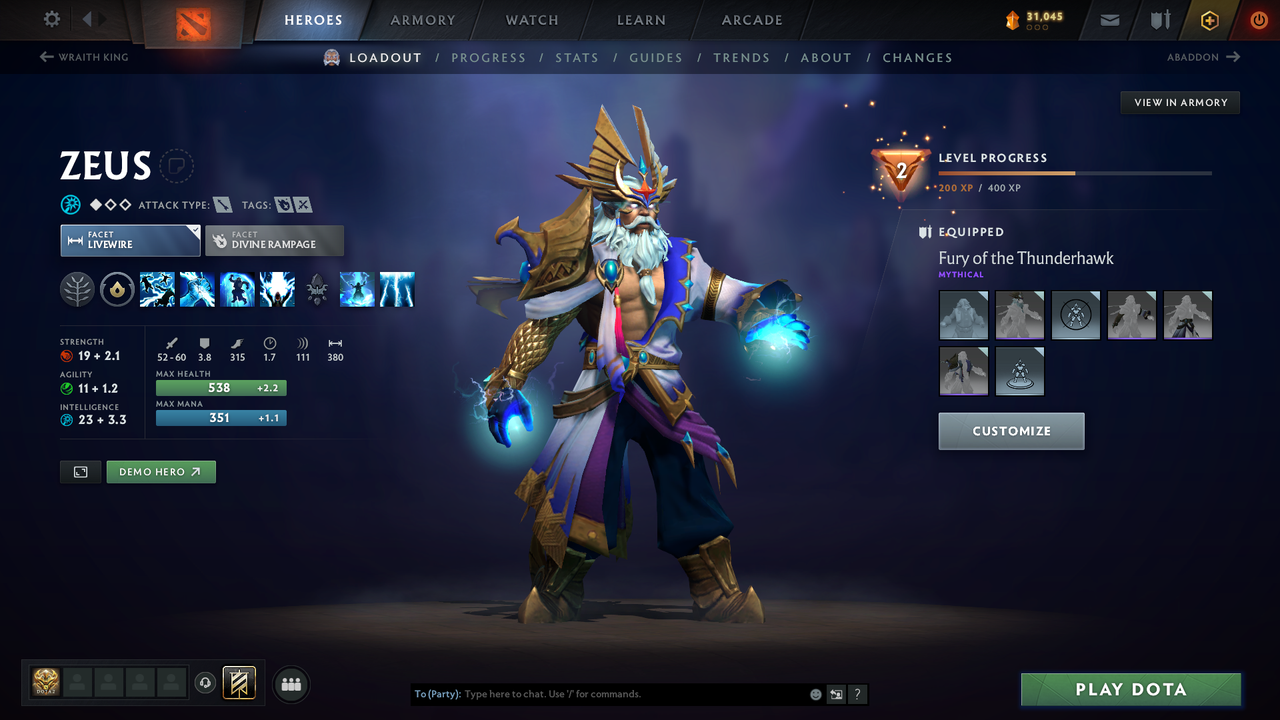Select the Arc Lightning ability icon
Image resolution: width=1280 pixels, height=720 pixels.
(x=157, y=289)
